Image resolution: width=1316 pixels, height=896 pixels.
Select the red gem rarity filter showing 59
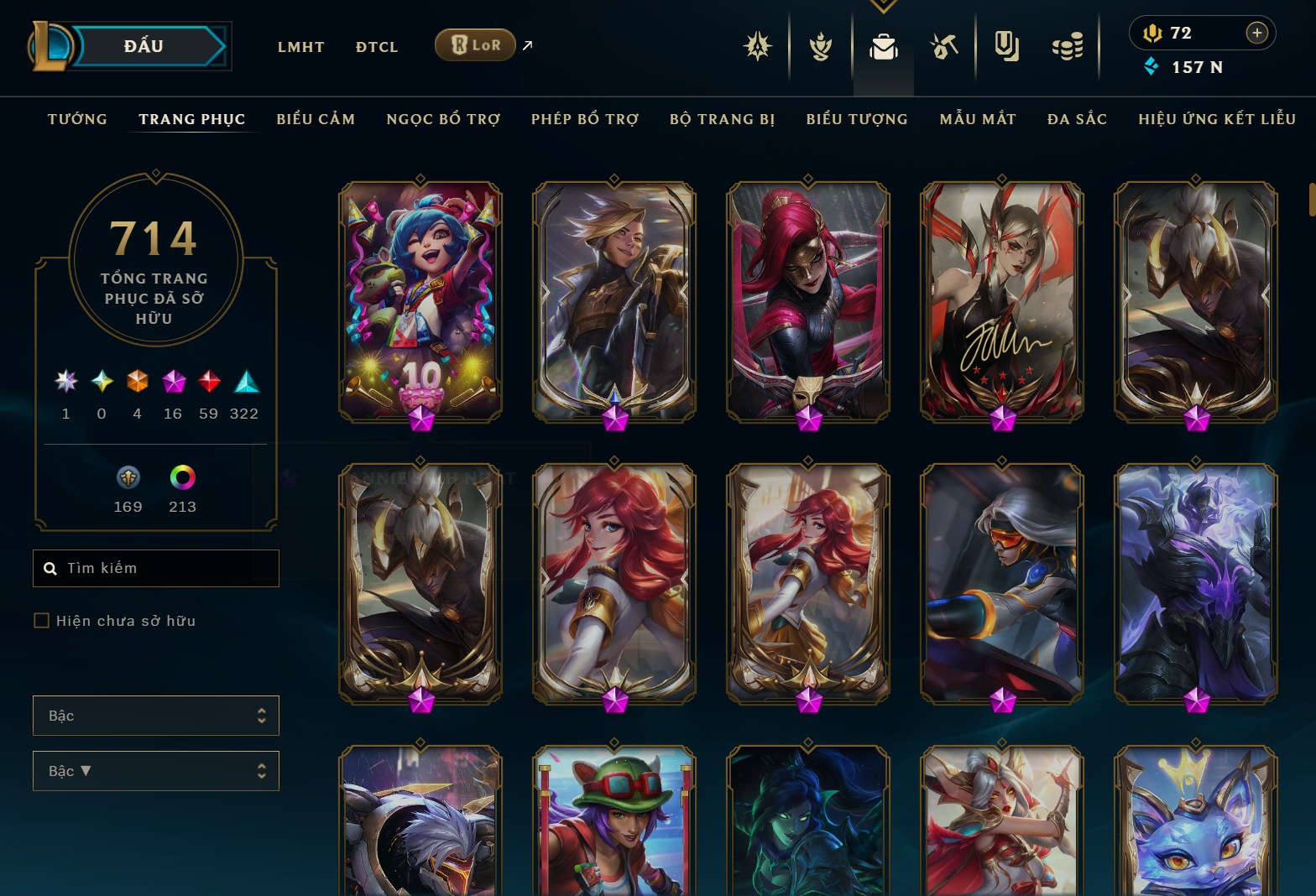208,383
